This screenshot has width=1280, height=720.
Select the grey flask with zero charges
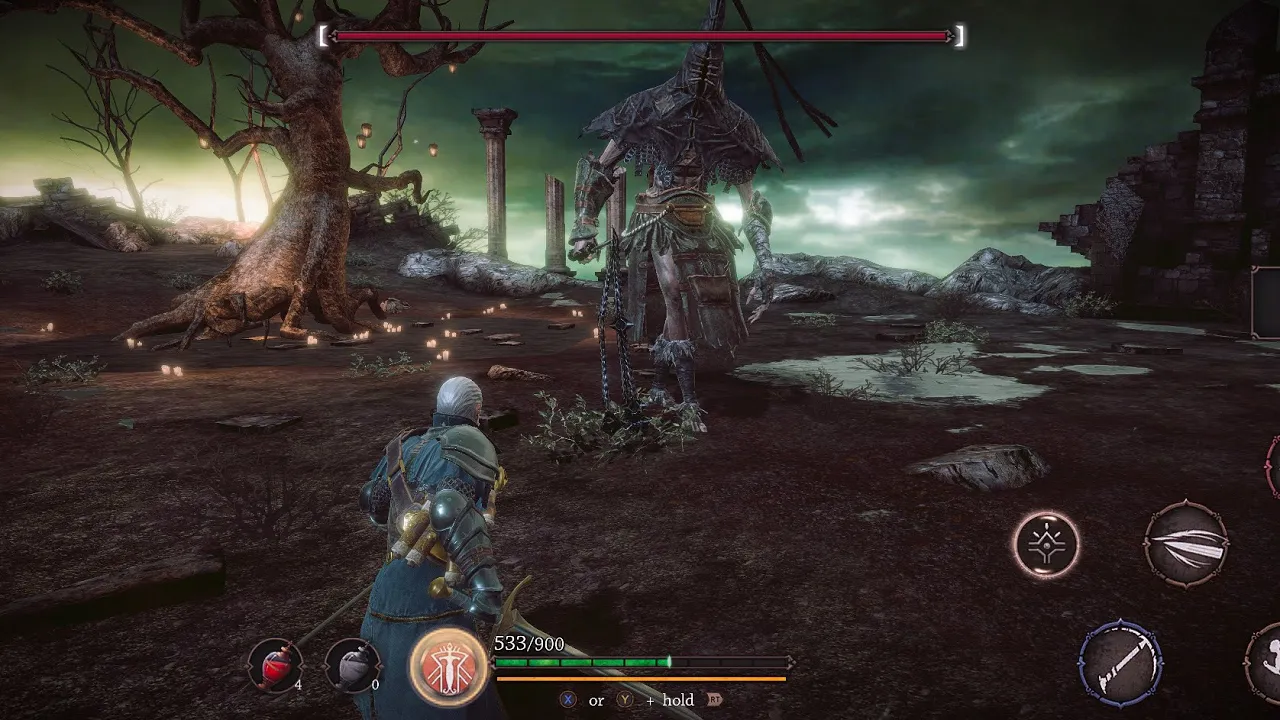pyautogui.click(x=352, y=664)
